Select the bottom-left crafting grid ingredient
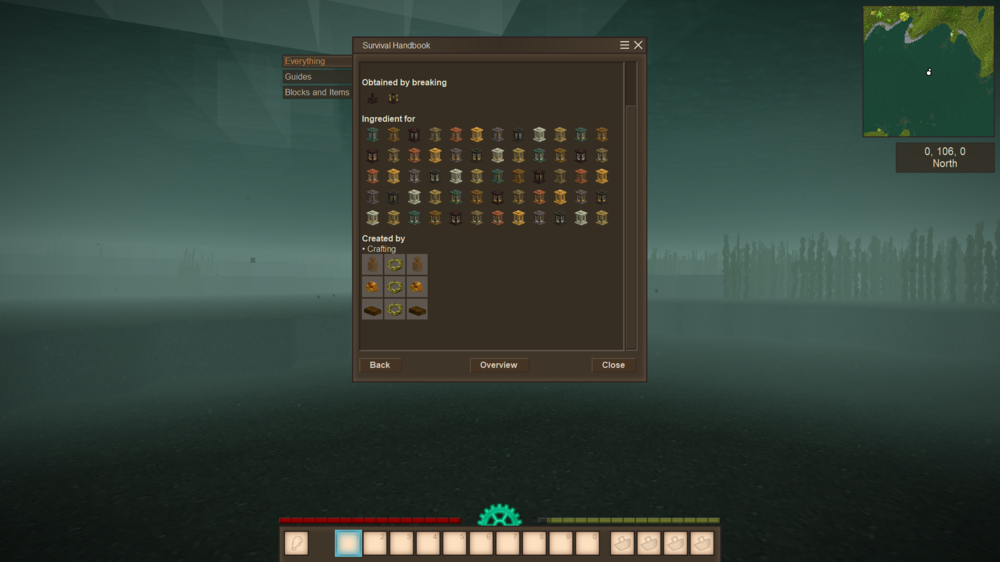The image size is (1000, 562). (x=373, y=309)
